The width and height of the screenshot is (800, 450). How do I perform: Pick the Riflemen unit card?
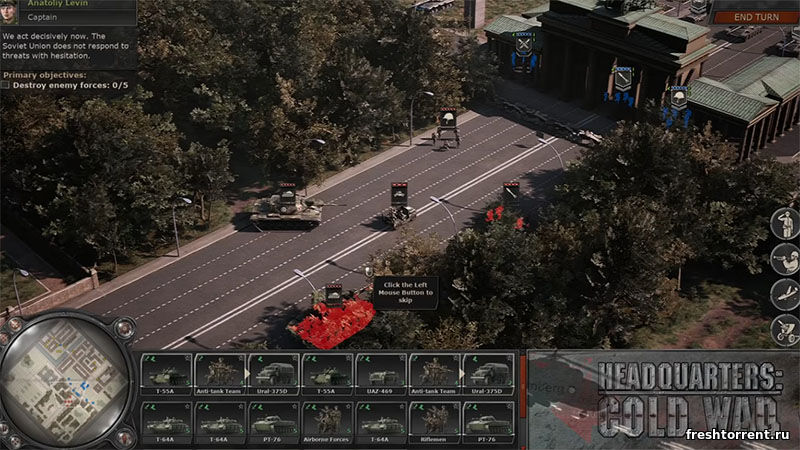point(434,420)
